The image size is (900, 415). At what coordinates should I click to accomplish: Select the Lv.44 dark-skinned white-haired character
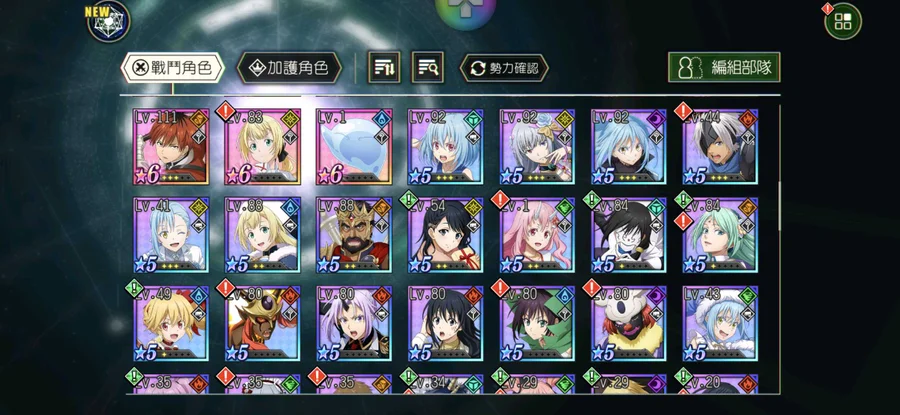click(720, 147)
